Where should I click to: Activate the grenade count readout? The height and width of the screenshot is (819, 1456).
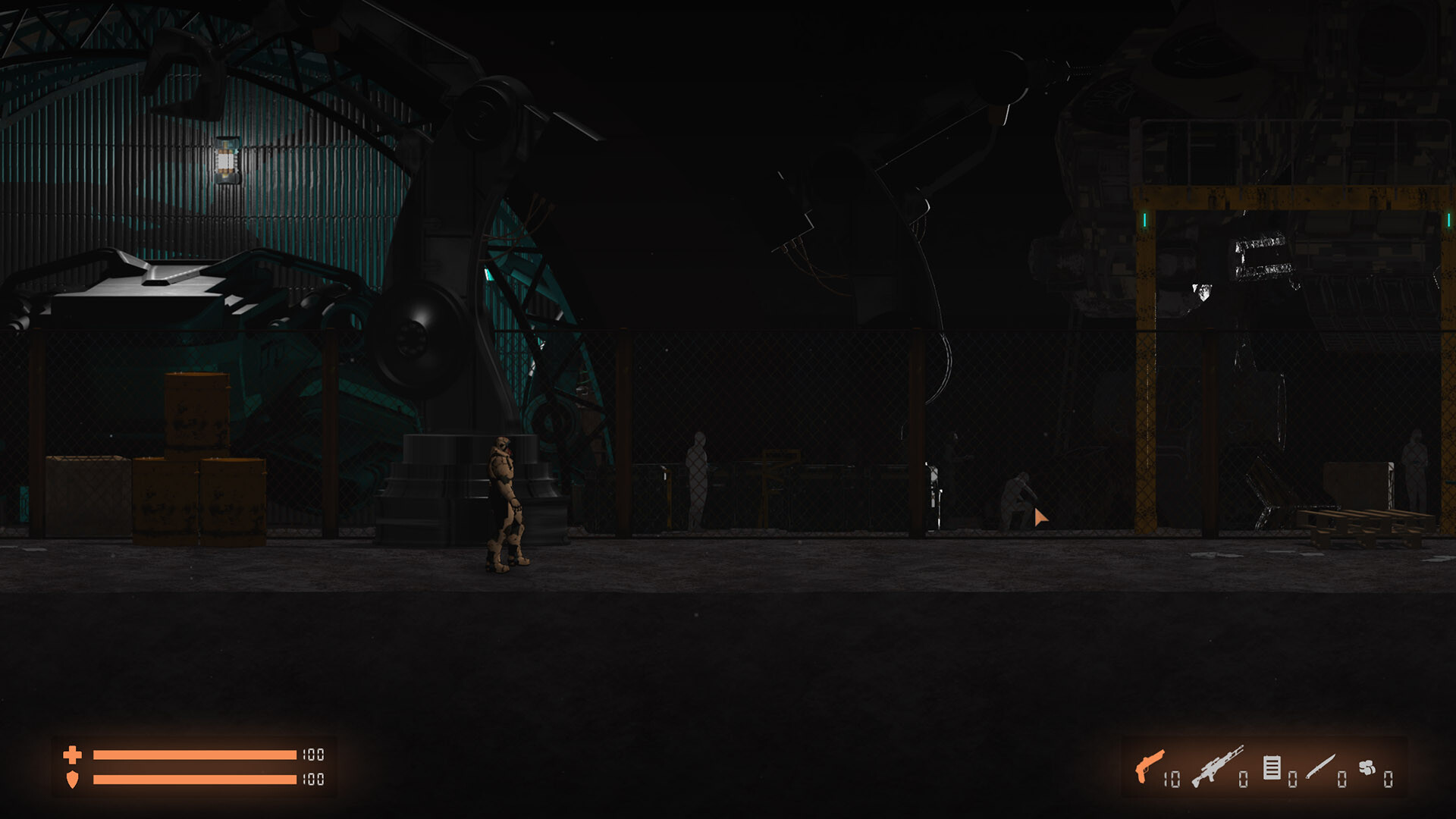1389,778
